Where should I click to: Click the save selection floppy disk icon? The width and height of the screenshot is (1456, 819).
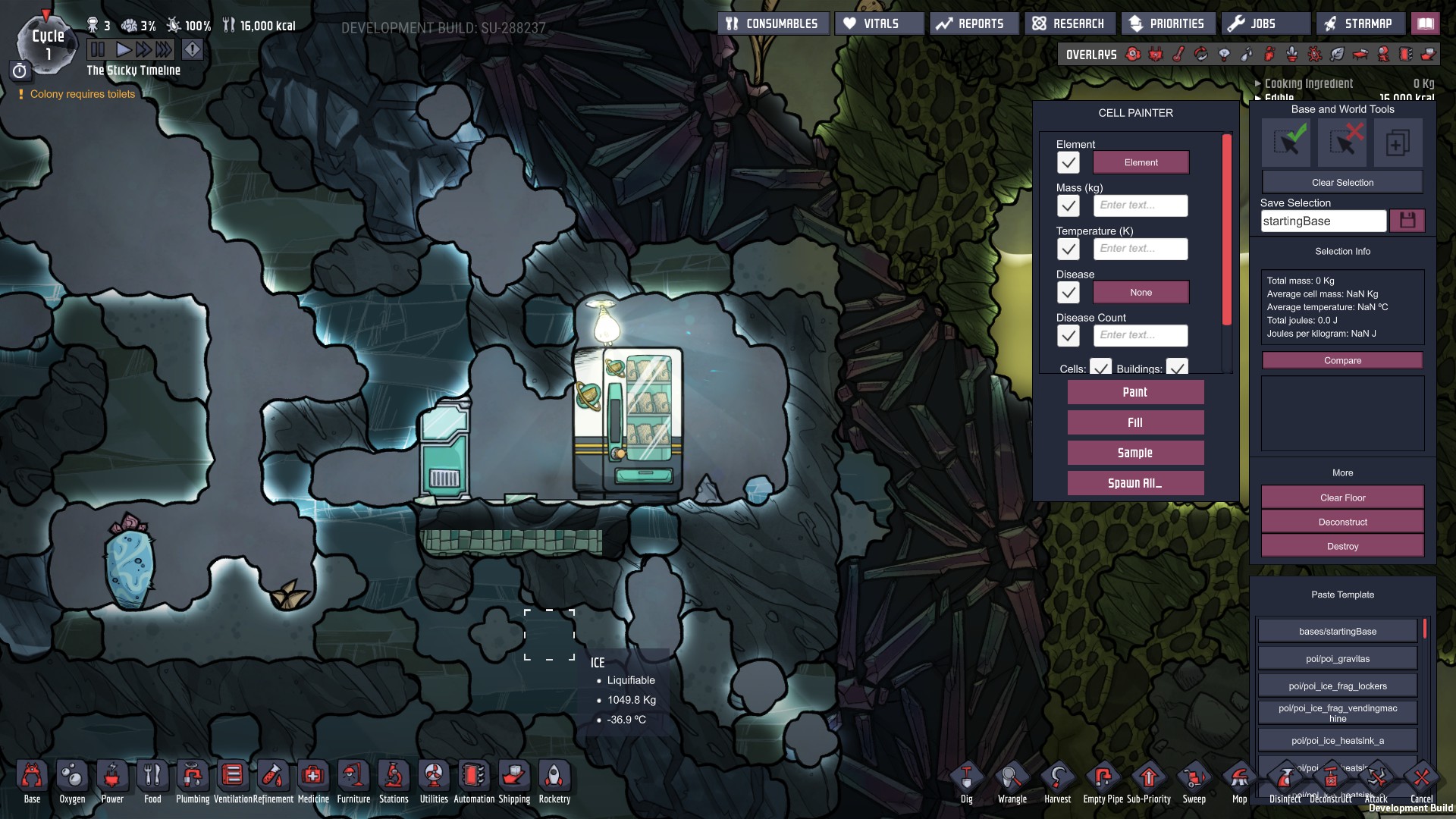tap(1407, 221)
